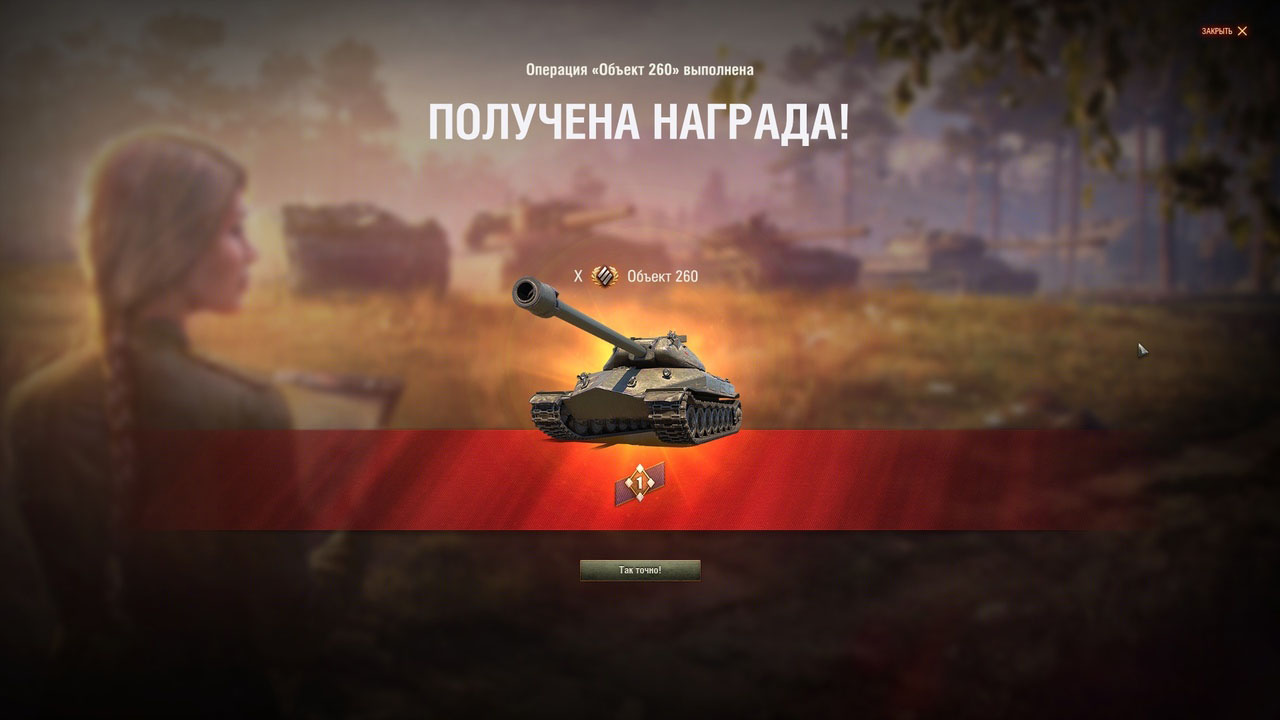Click the ПОЛУЧЕНА НАГРАДА! headline
Screen dimensions: 1280x720
pyautogui.click(x=639, y=122)
